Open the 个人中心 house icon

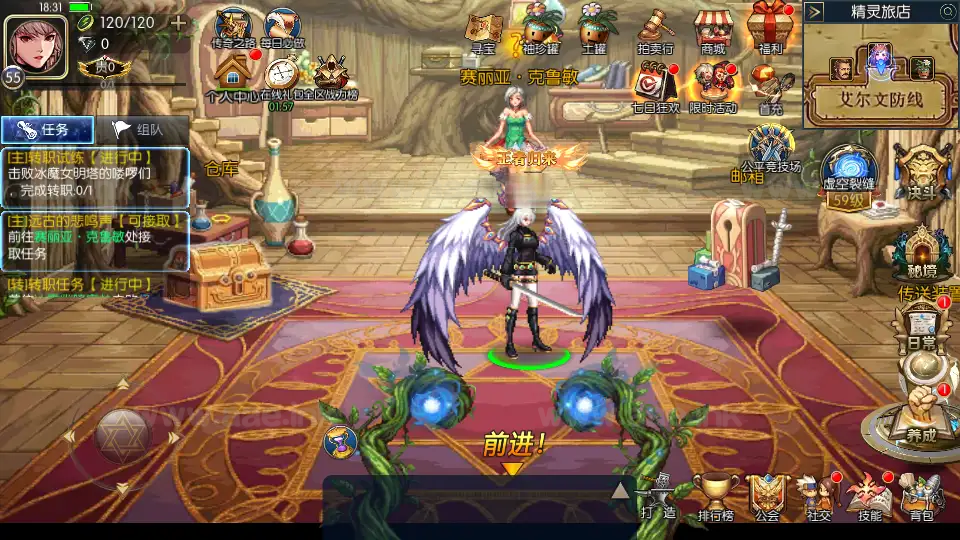(232, 77)
